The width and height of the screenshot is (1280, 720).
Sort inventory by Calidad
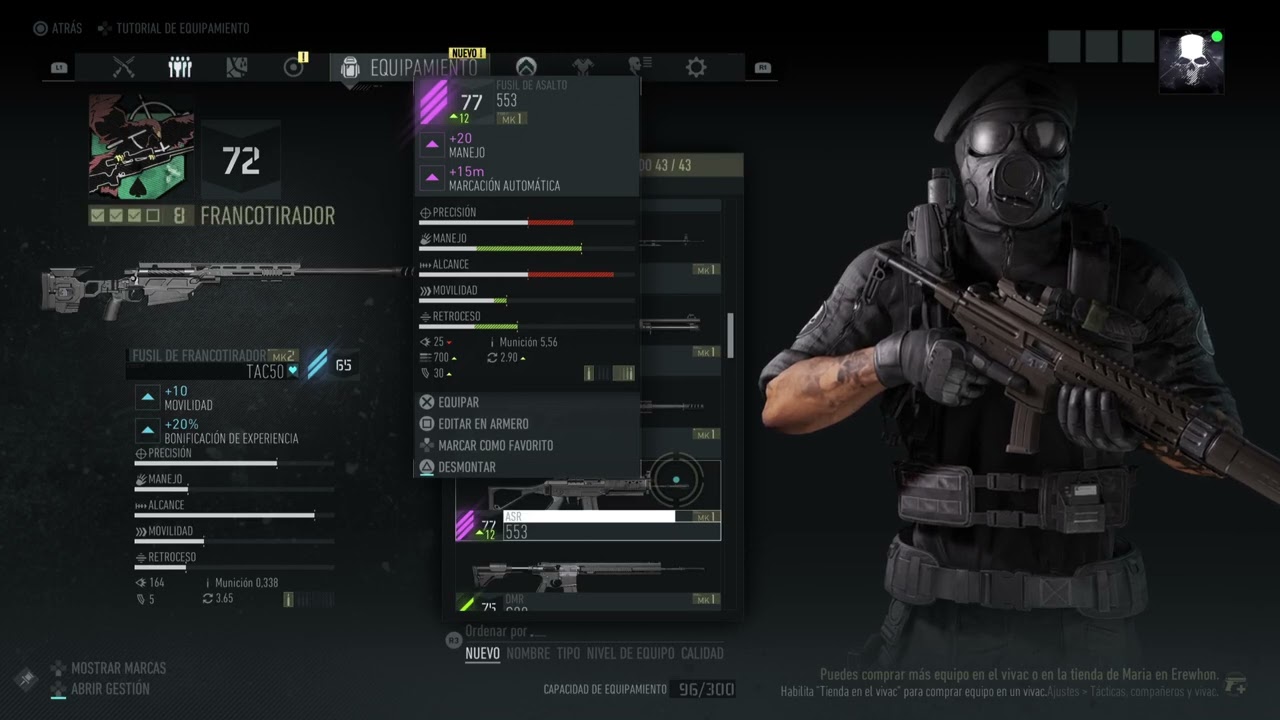point(702,653)
